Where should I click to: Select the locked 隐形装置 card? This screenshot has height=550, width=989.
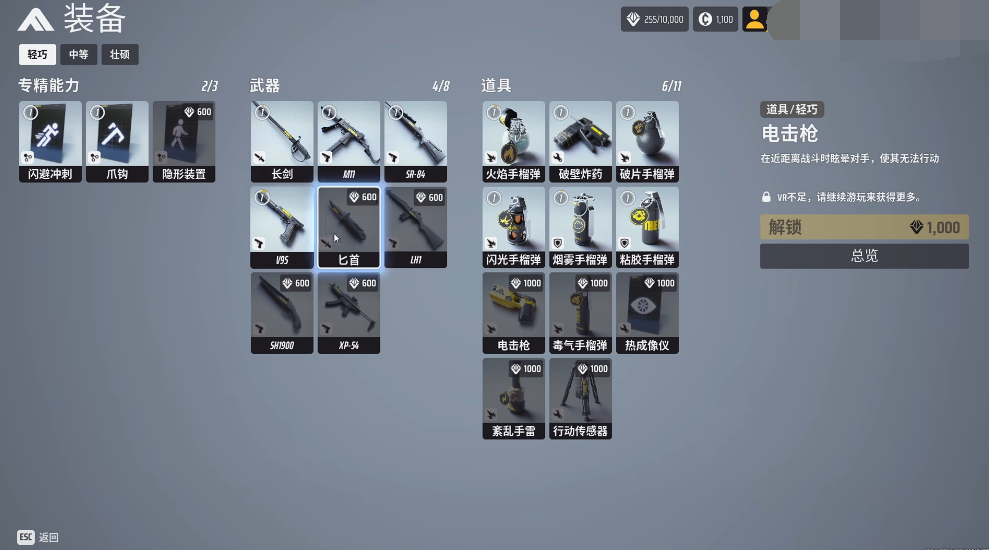point(184,141)
